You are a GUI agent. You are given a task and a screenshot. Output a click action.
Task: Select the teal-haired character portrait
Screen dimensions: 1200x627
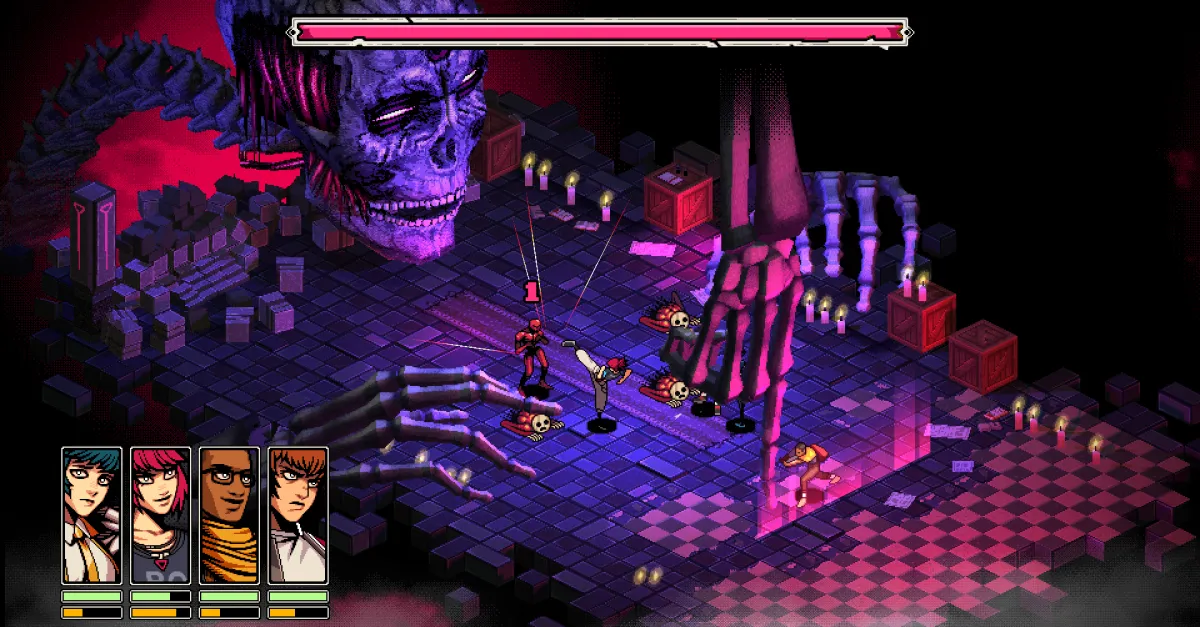click(x=92, y=515)
